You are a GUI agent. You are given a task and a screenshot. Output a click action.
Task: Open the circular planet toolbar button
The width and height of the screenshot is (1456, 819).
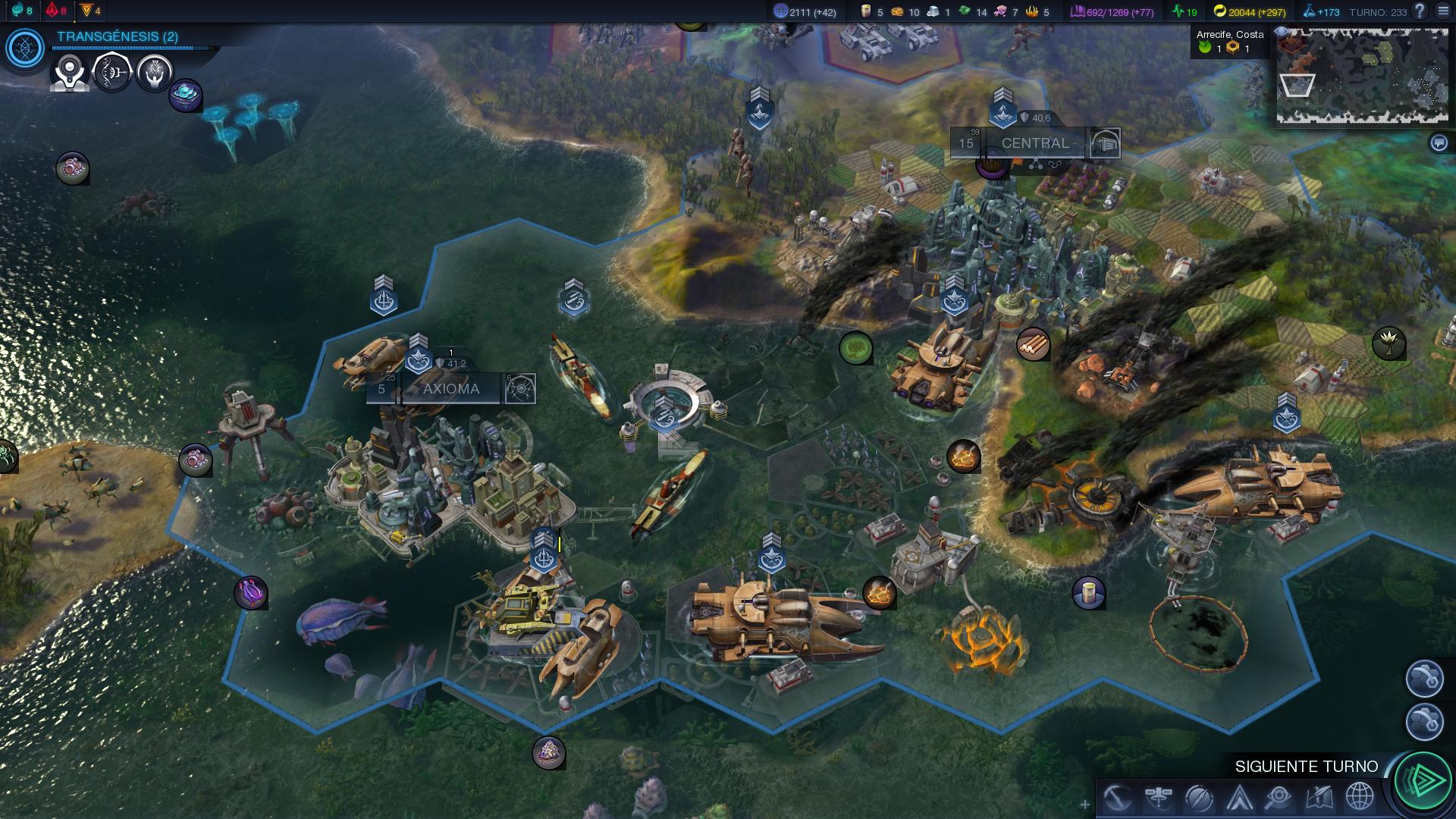[x=1199, y=798]
